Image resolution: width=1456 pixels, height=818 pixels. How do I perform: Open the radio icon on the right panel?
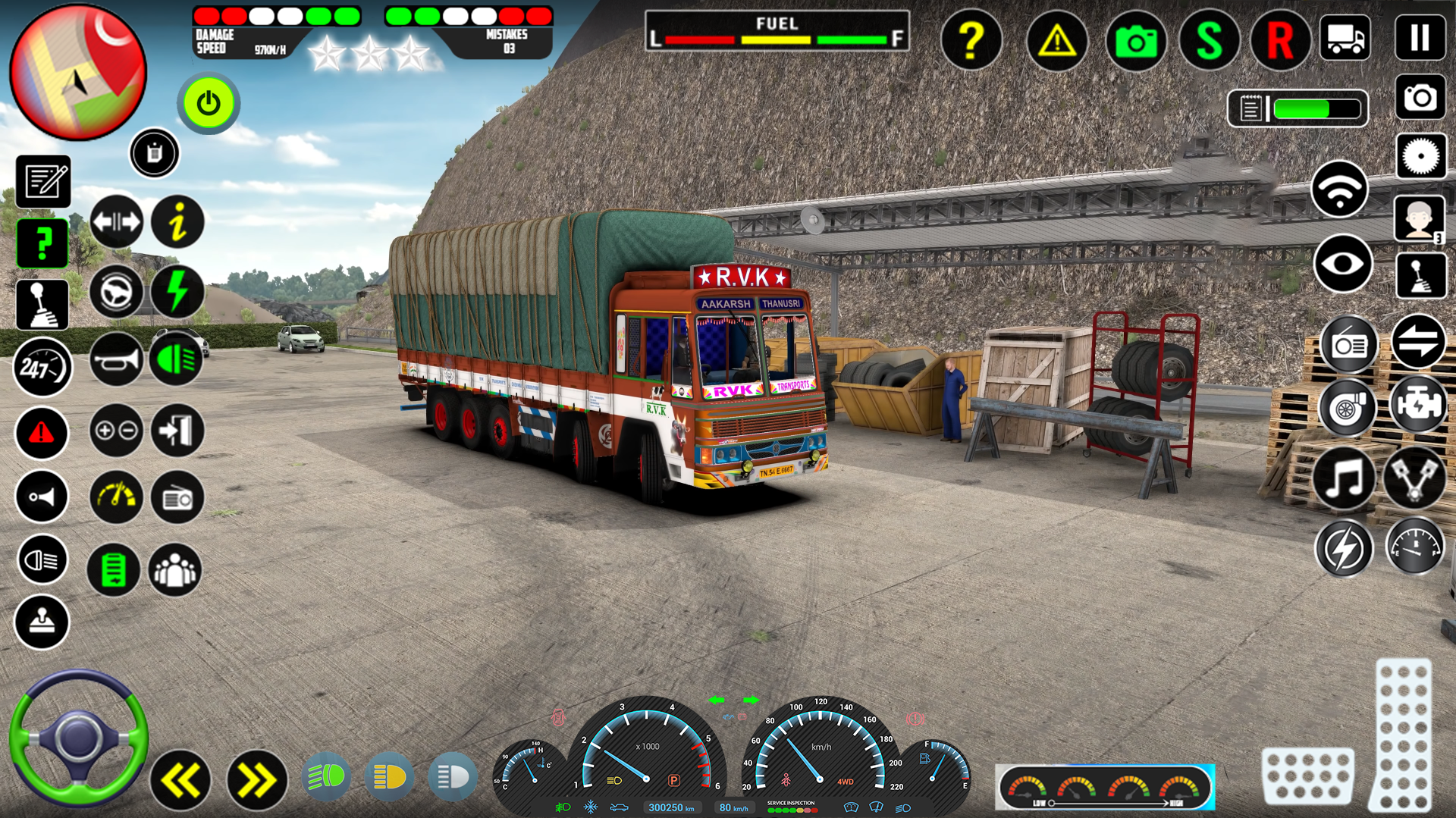click(1348, 344)
